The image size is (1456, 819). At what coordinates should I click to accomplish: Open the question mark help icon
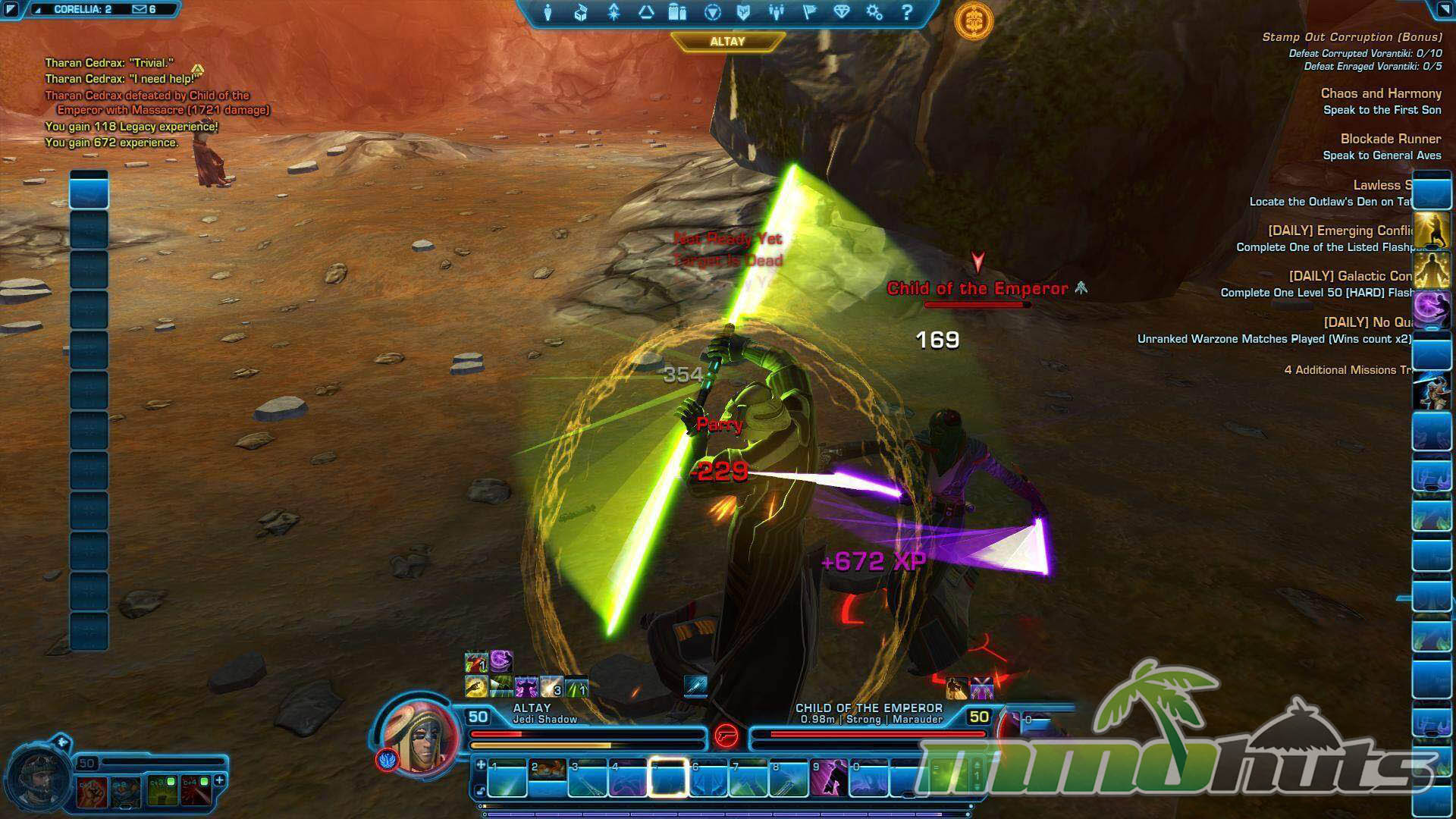[x=907, y=12]
